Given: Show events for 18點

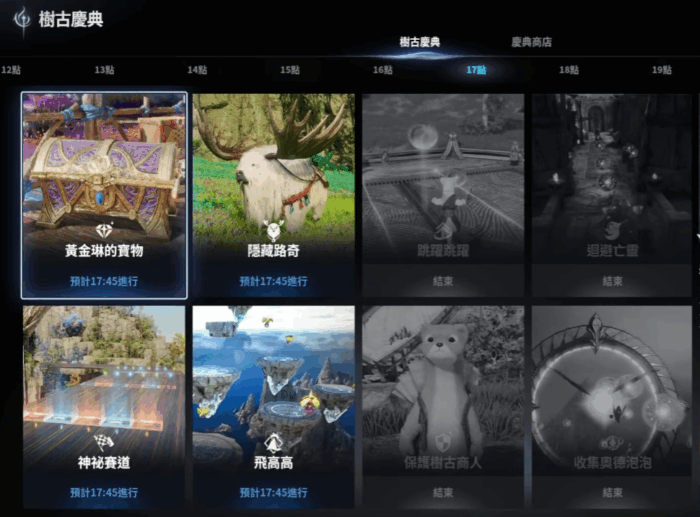Looking at the screenshot, I should 569,70.
